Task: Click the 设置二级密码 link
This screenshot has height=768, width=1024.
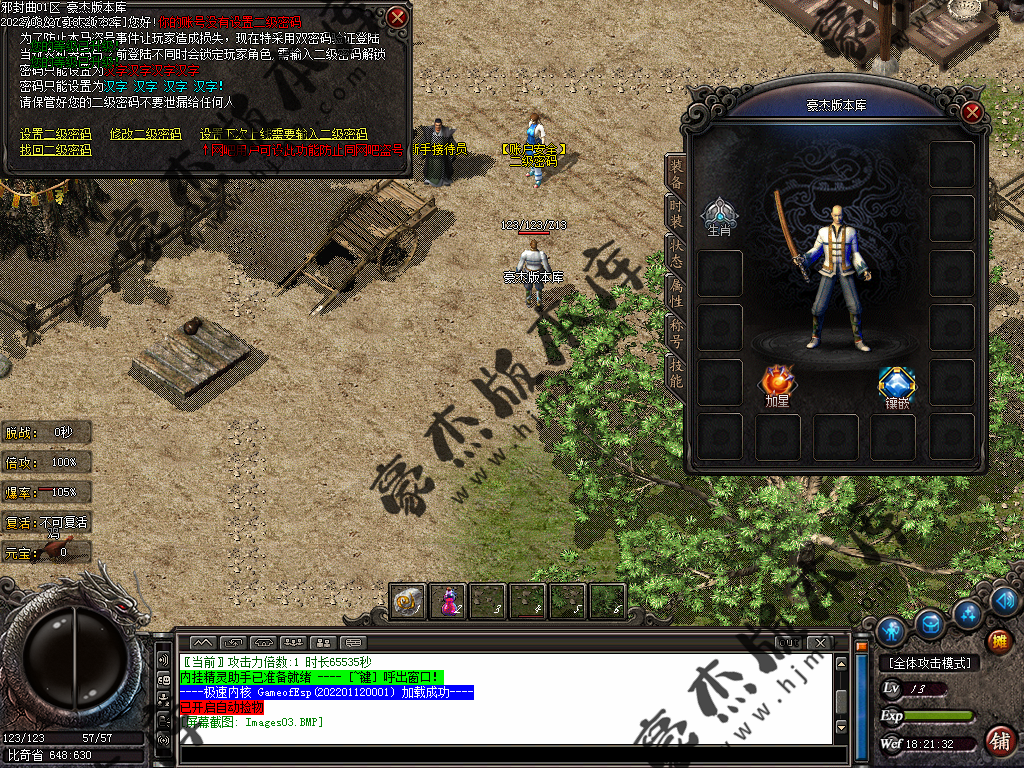Action: click(x=55, y=134)
